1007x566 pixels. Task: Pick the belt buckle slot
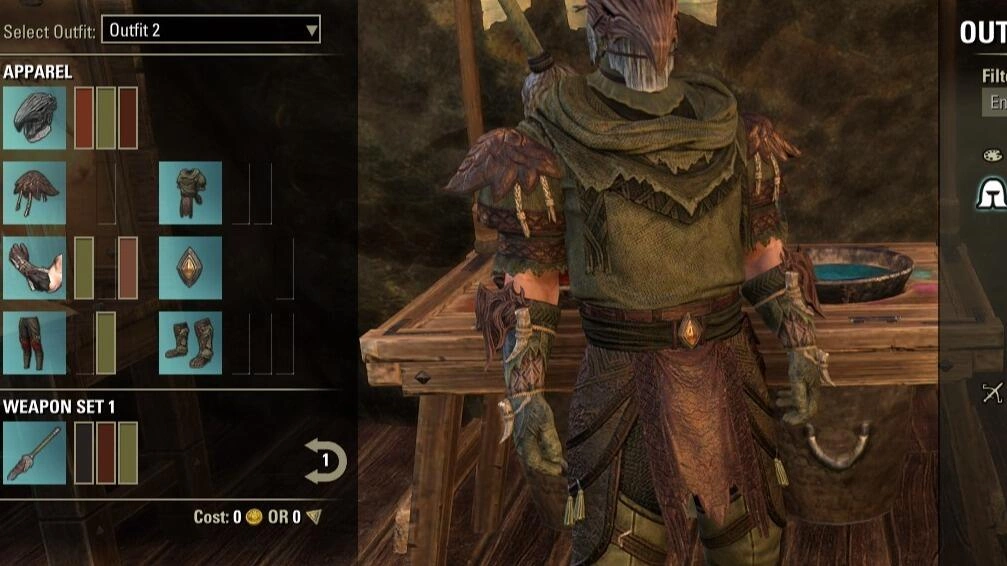(x=190, y=268)
